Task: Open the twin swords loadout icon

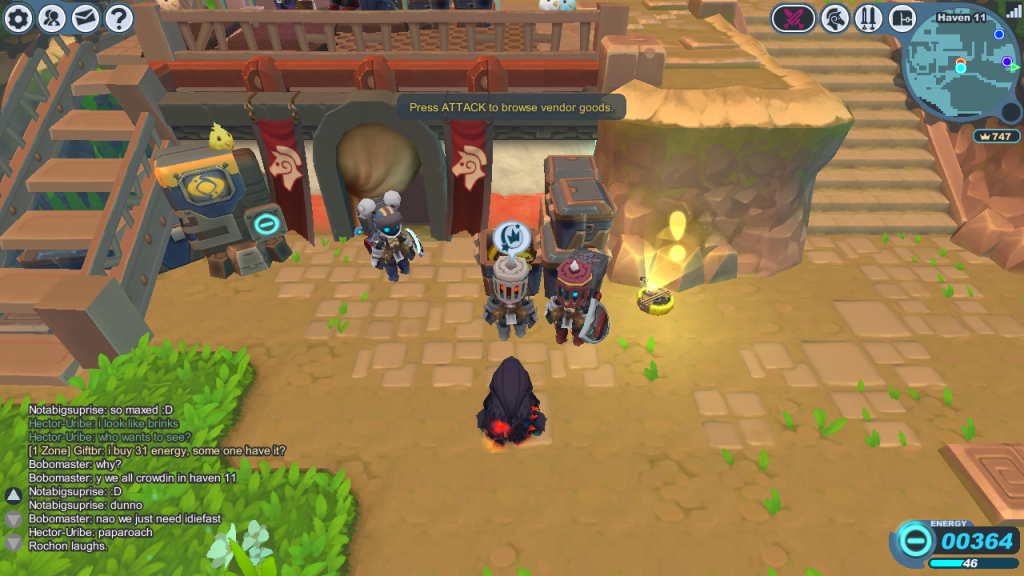Action: pyautogui.click(x=868, y=18)
